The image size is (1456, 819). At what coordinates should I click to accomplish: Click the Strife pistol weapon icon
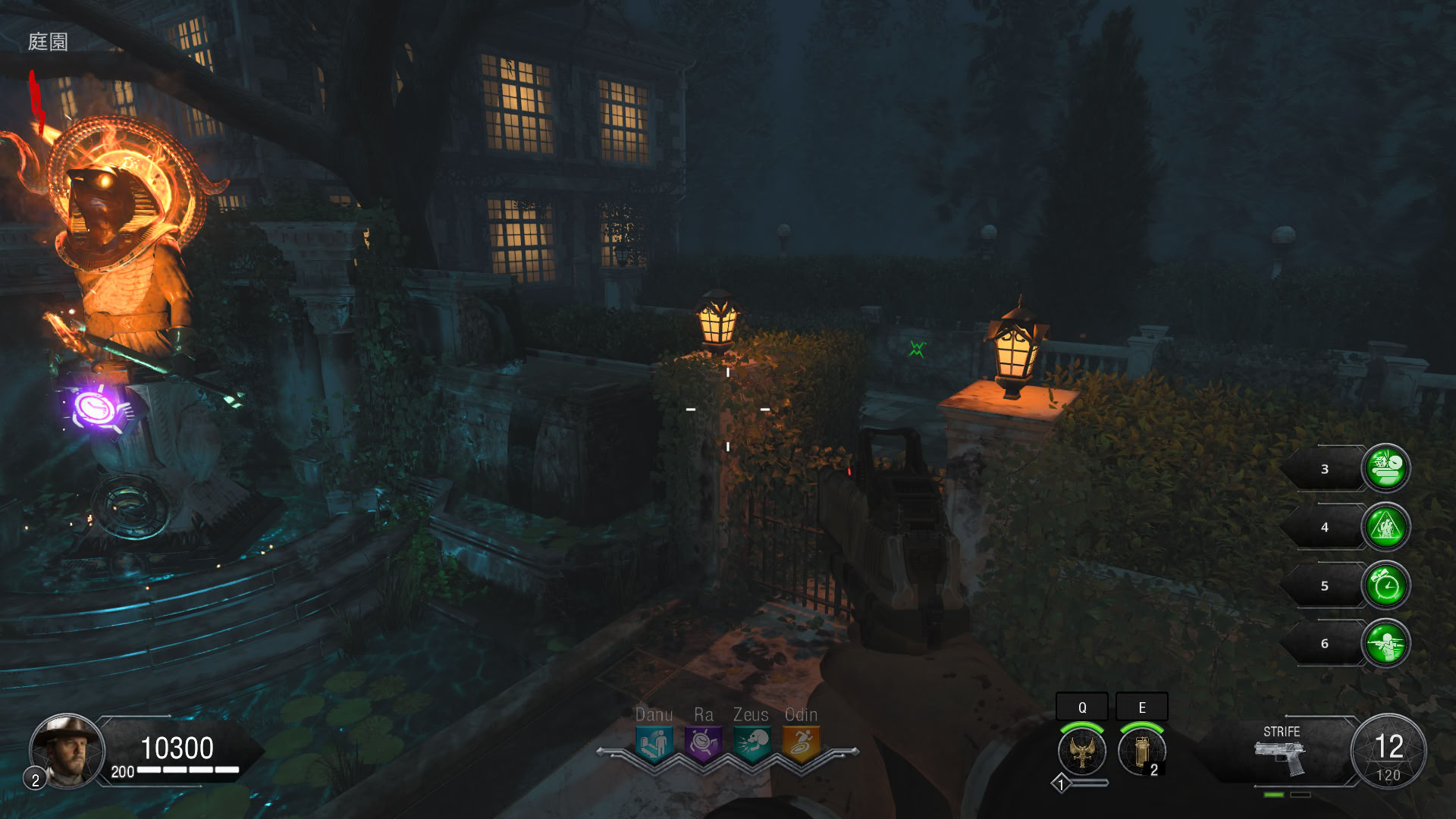tap(1281, 758)
